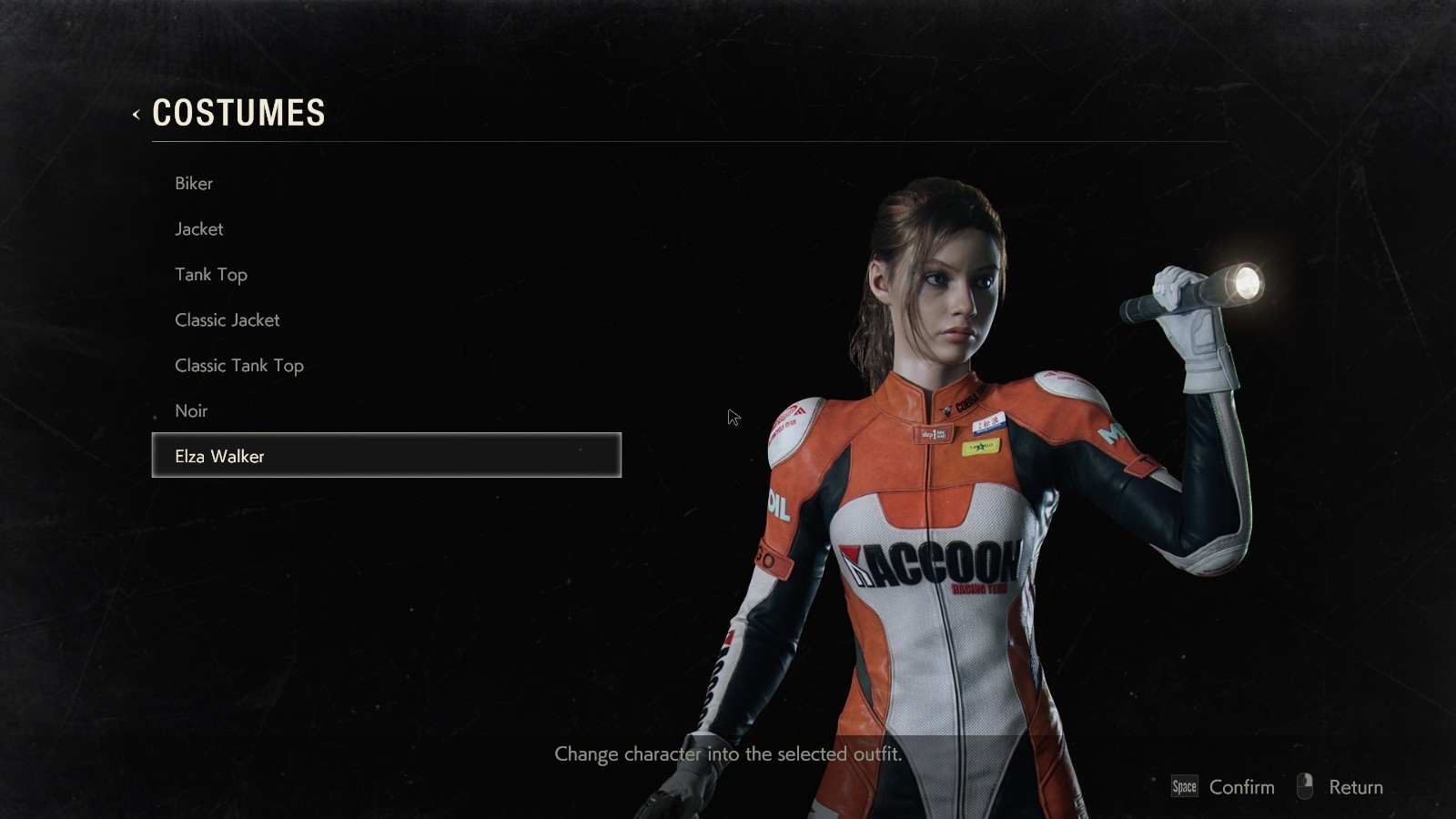Select the highlighted Elza Walker costume
Viewport: 1456px width, 819px height.
386,455
